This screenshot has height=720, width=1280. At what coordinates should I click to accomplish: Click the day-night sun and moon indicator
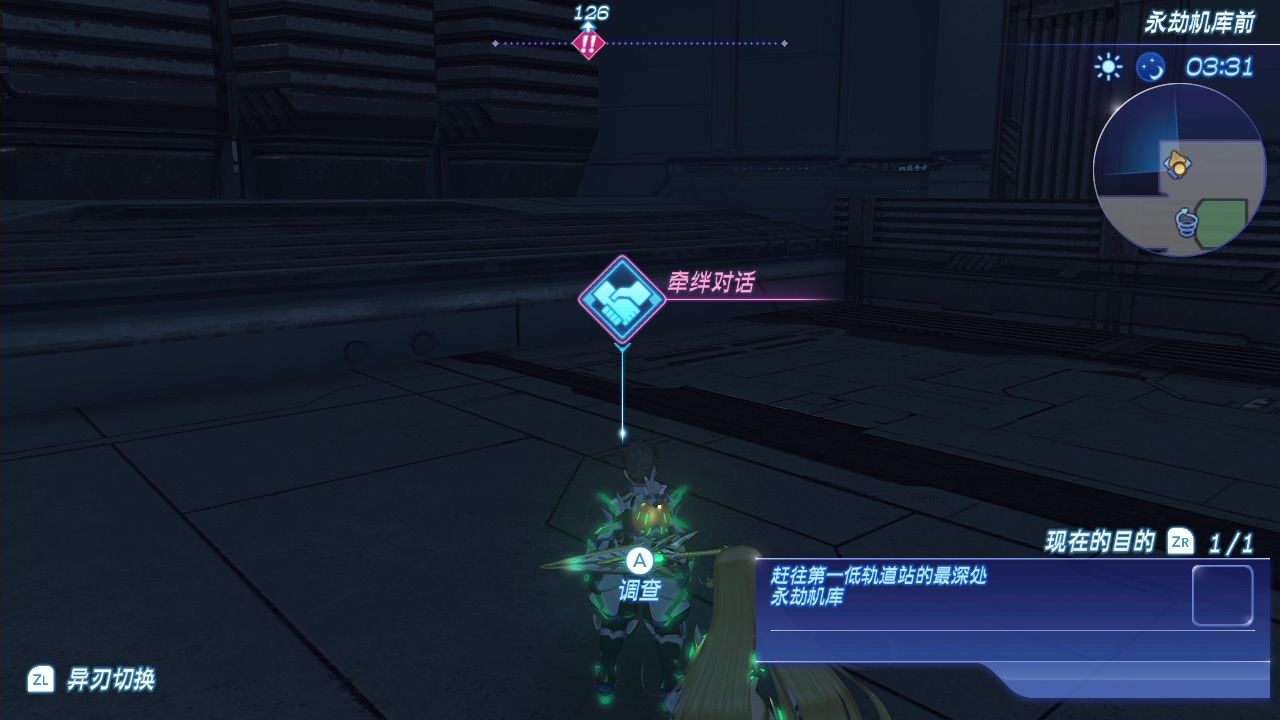(1130, 67)
